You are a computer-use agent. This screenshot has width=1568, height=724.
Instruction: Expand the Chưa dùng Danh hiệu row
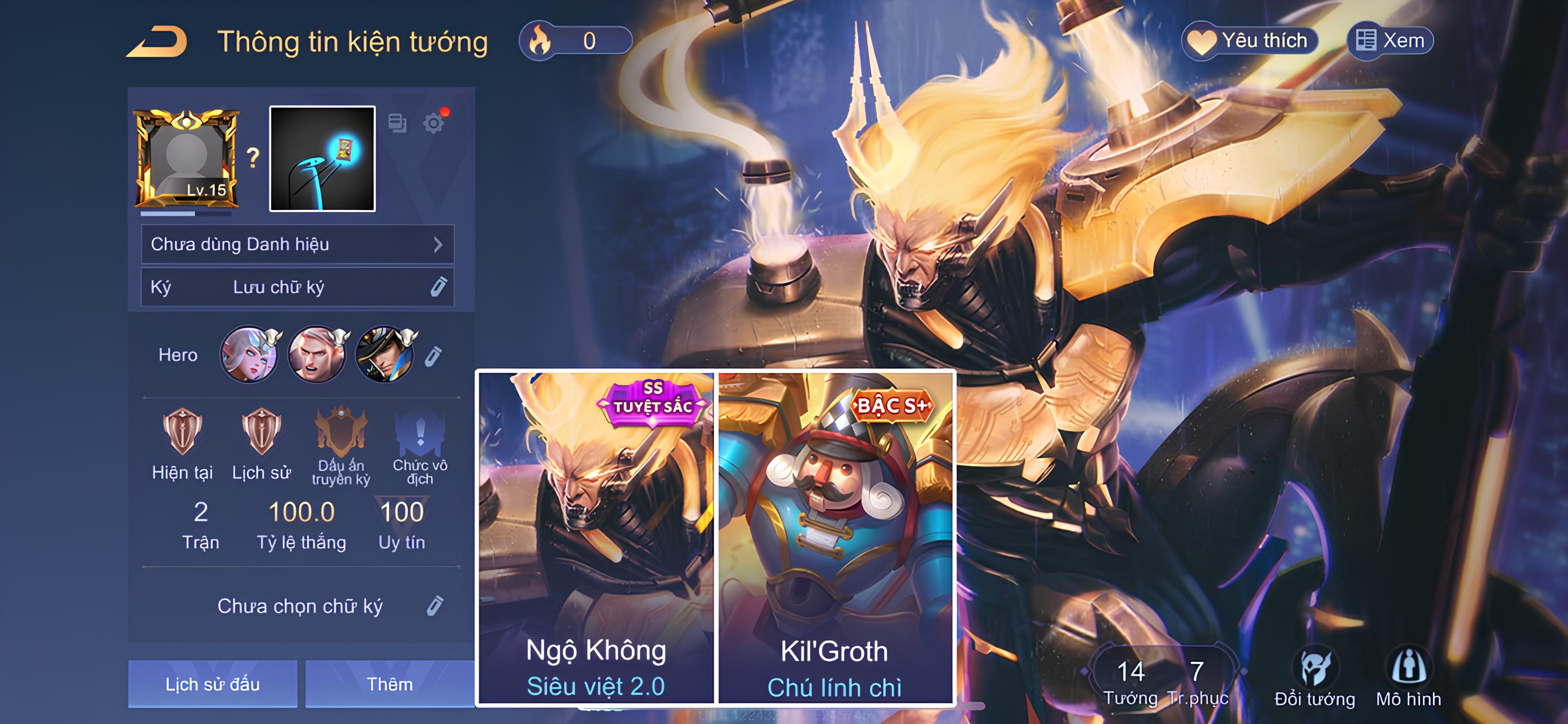click(x=297, y=244)
